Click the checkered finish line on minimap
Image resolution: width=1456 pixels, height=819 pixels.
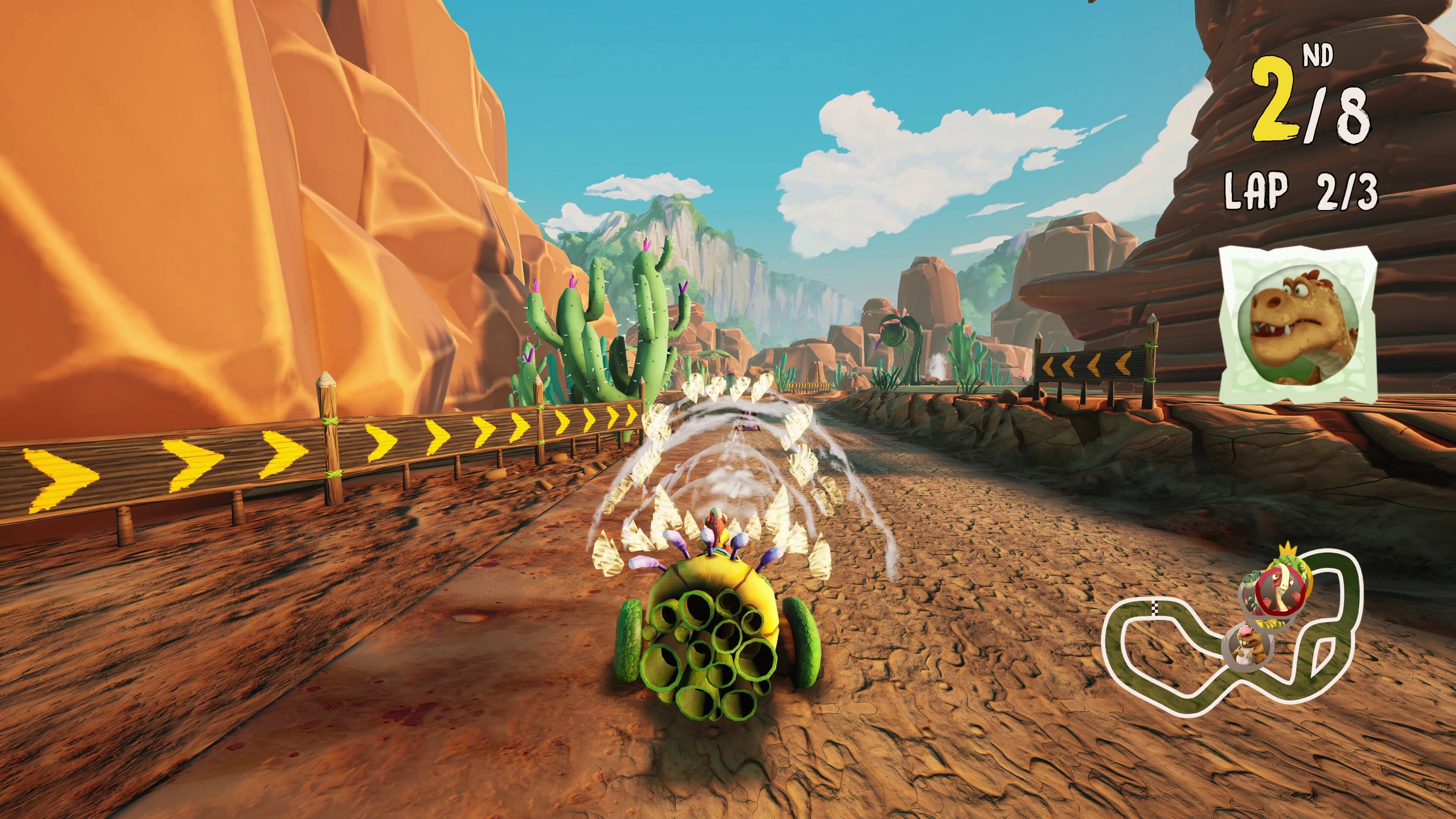(x=1155, y=608)
